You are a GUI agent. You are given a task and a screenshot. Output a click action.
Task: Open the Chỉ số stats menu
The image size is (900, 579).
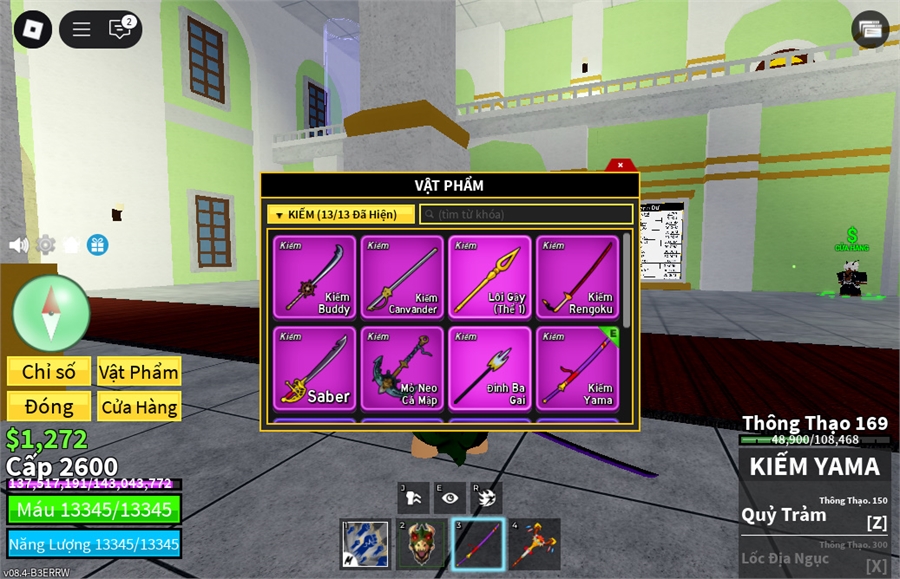[49, 372]
